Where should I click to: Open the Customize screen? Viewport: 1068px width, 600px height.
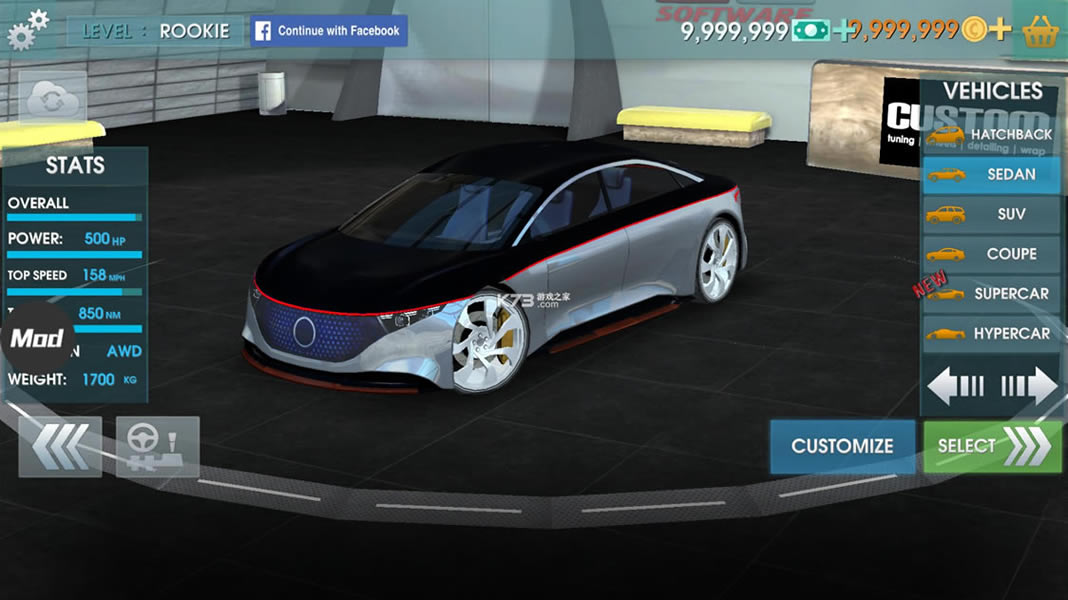point(842,446)
